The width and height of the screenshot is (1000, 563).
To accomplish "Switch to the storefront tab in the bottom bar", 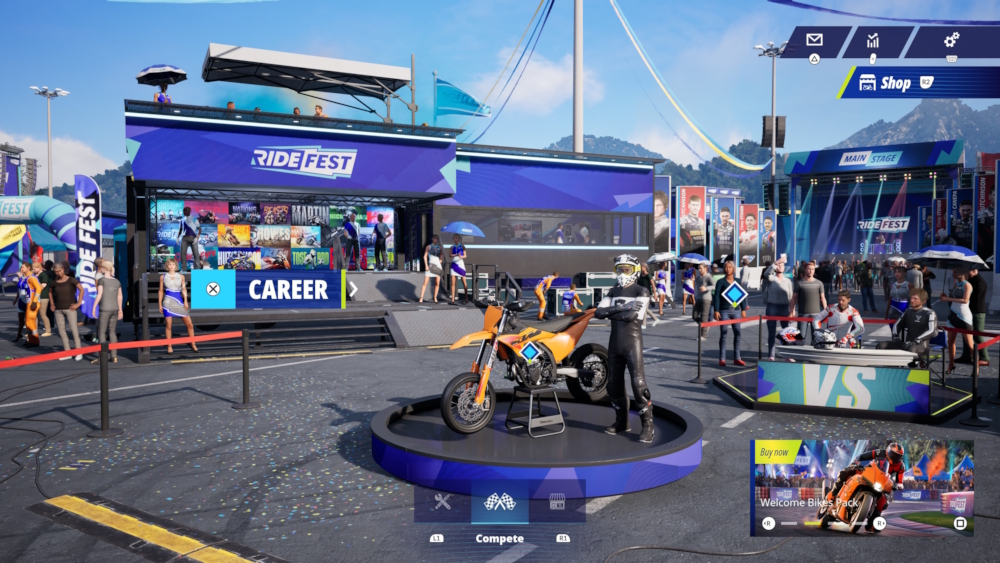I will (557, 502).
